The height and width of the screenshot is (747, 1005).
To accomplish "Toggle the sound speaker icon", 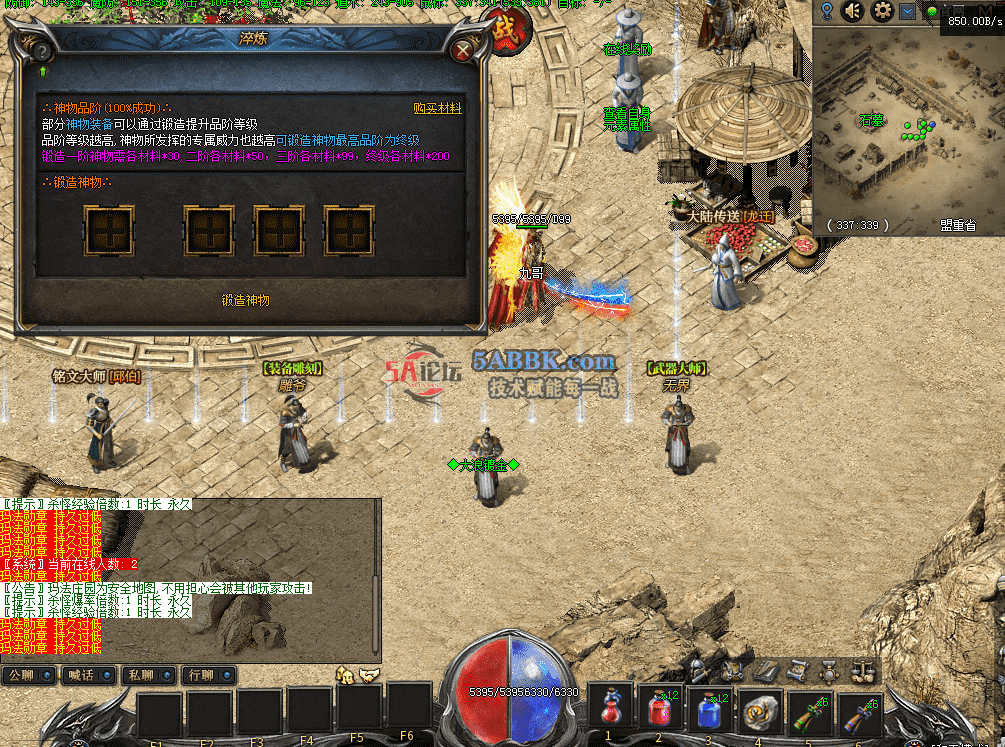I will point(853,11).
